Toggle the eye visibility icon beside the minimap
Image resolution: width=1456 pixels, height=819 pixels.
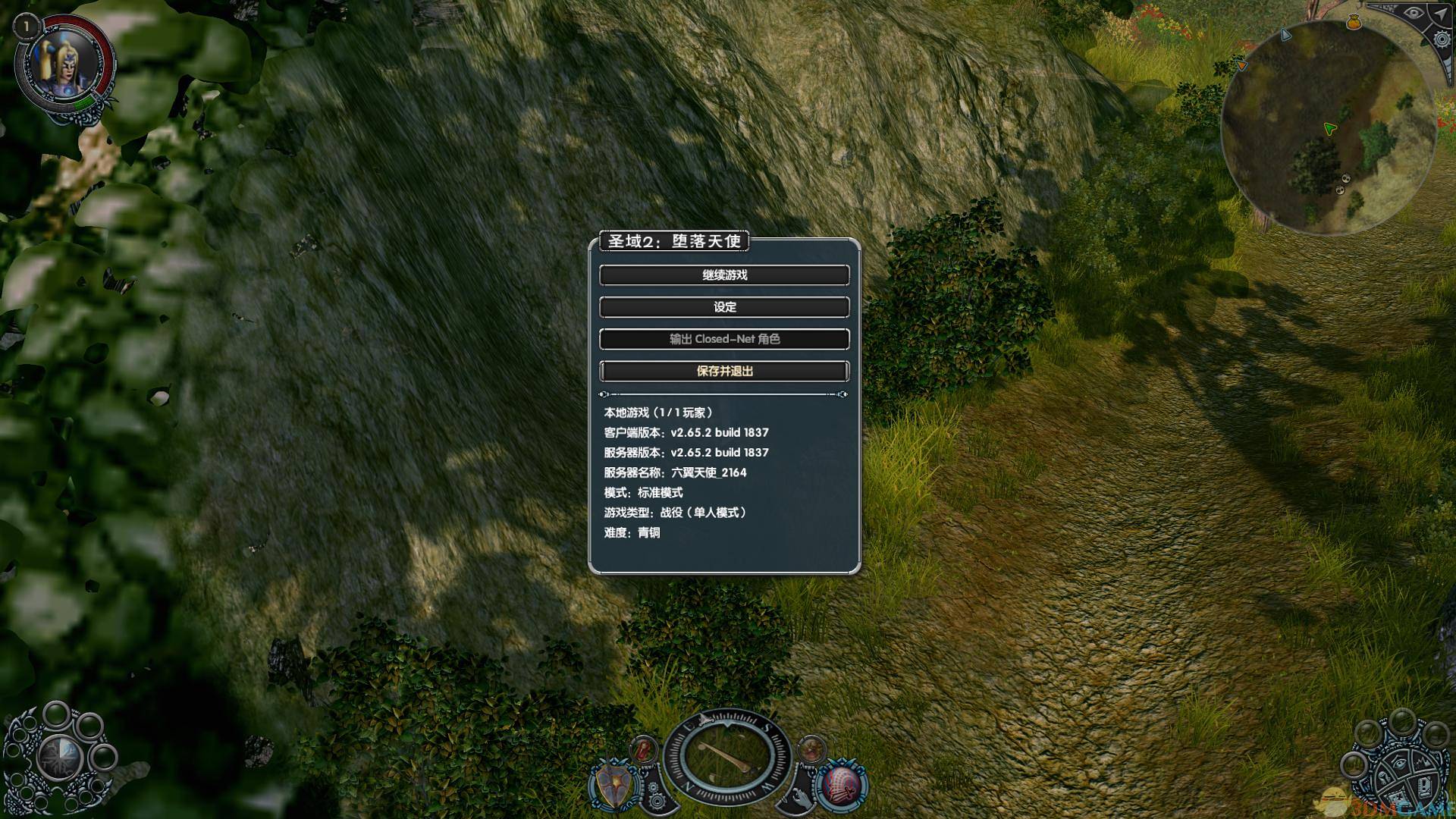coord(1413,12)
